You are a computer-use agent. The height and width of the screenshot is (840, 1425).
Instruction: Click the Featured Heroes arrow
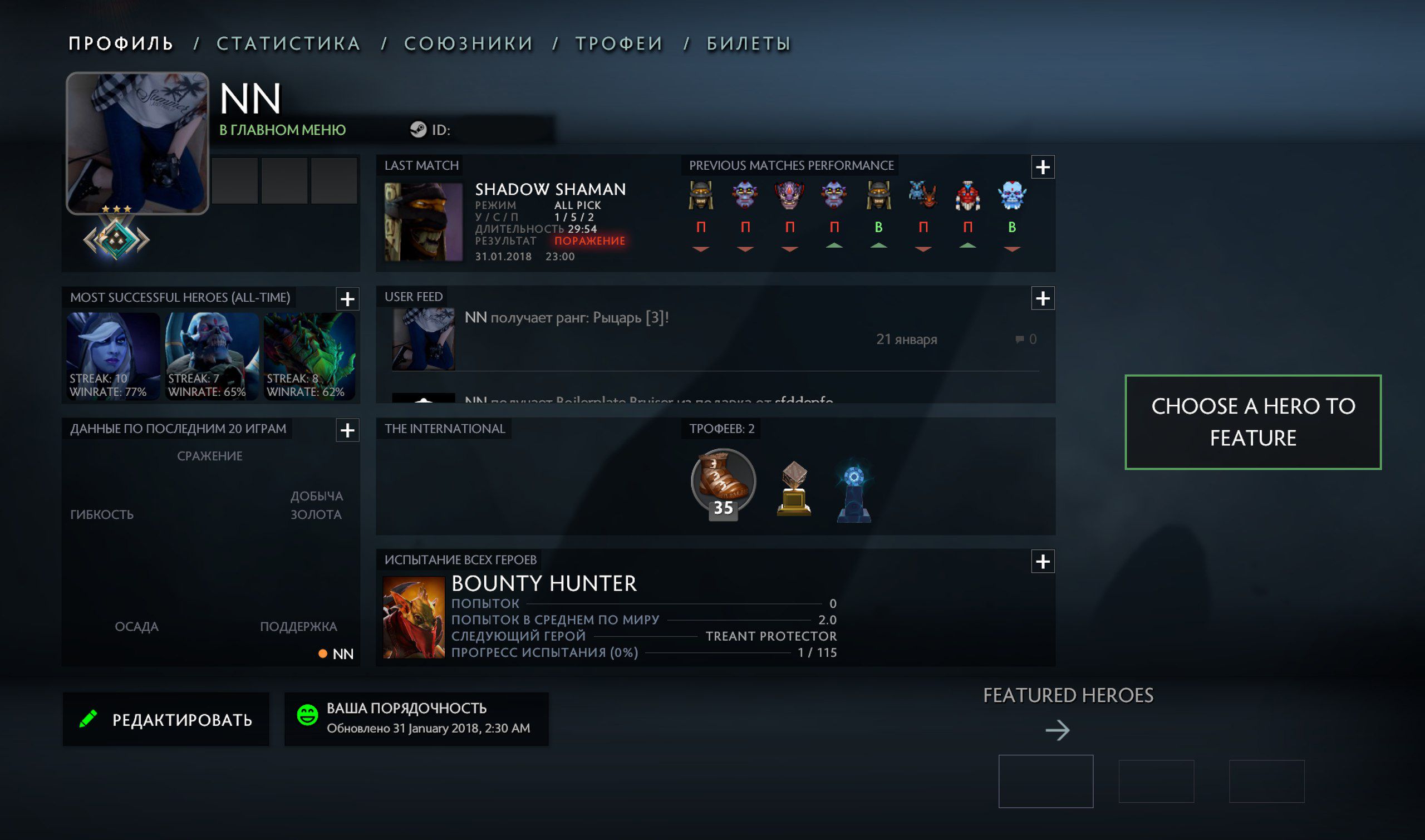pos(1057,730)
